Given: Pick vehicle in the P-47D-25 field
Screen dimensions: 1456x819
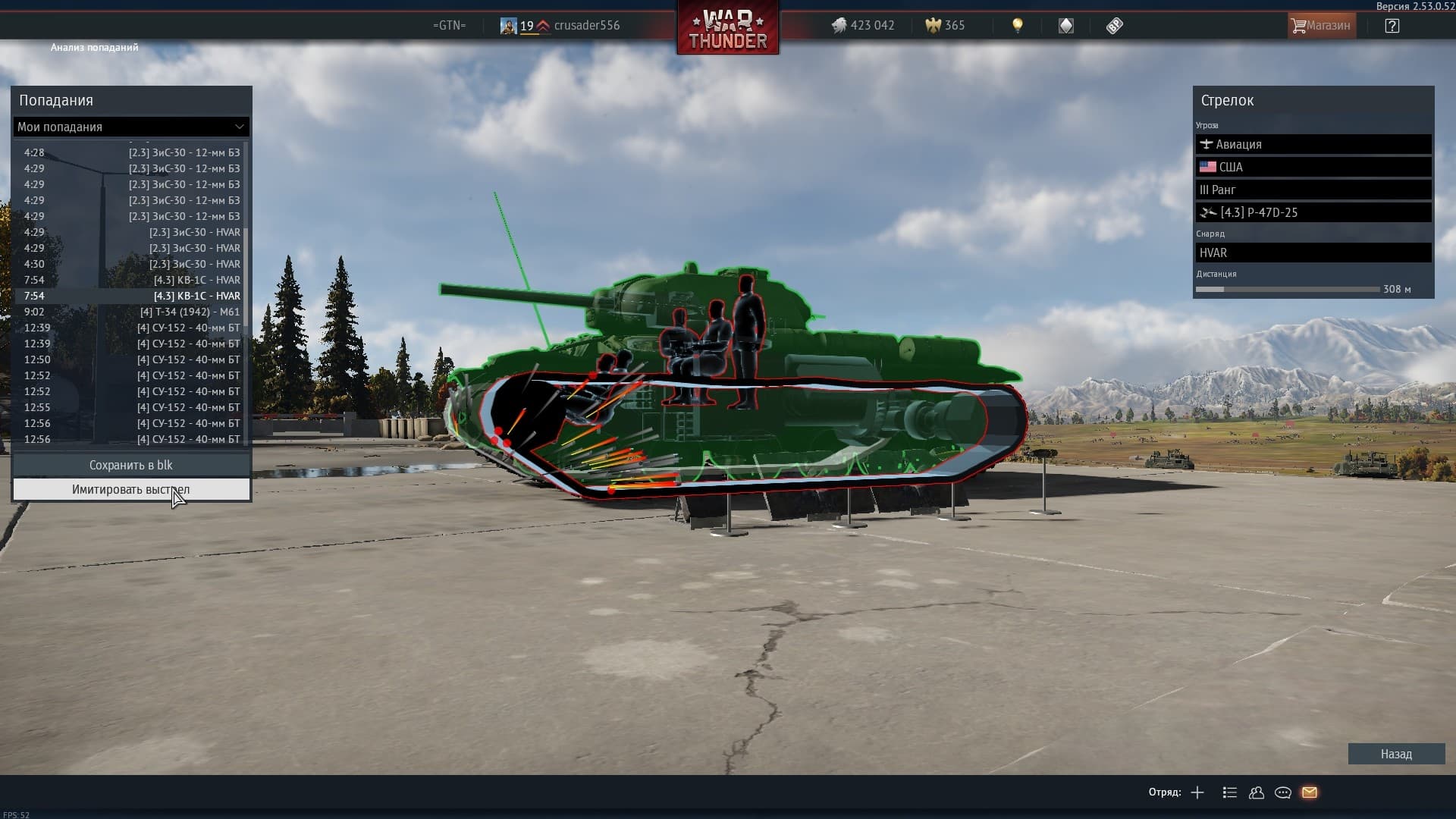Looking at the screenshot, I should [x=1313, y=212].
